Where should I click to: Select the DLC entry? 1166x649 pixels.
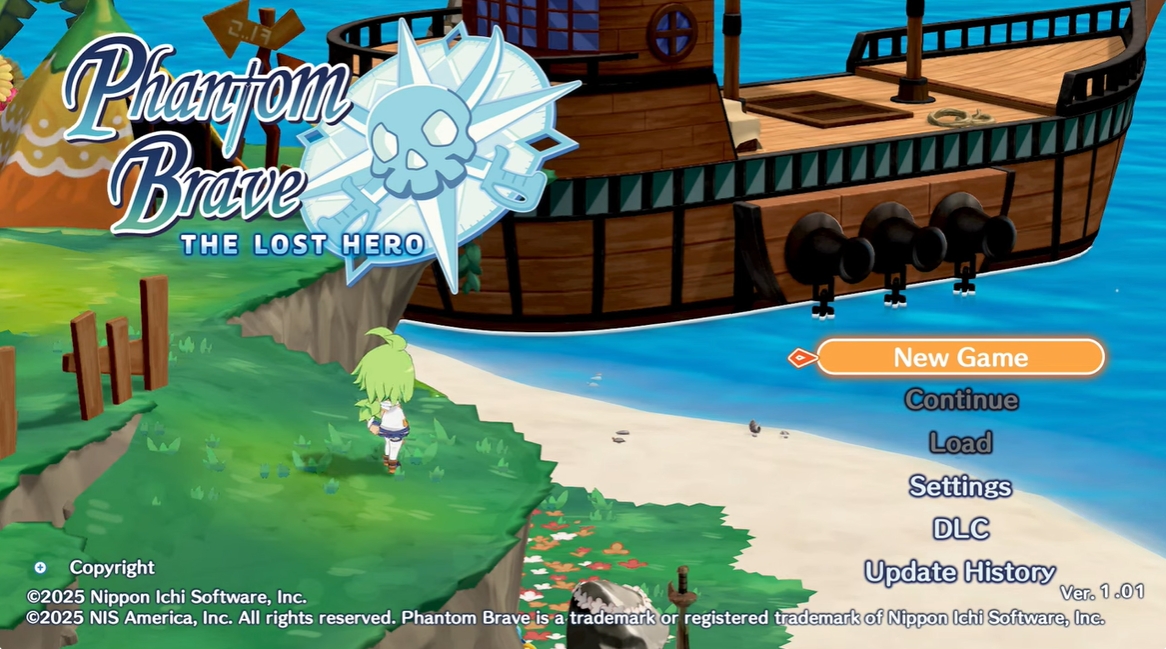click(960, 529)
